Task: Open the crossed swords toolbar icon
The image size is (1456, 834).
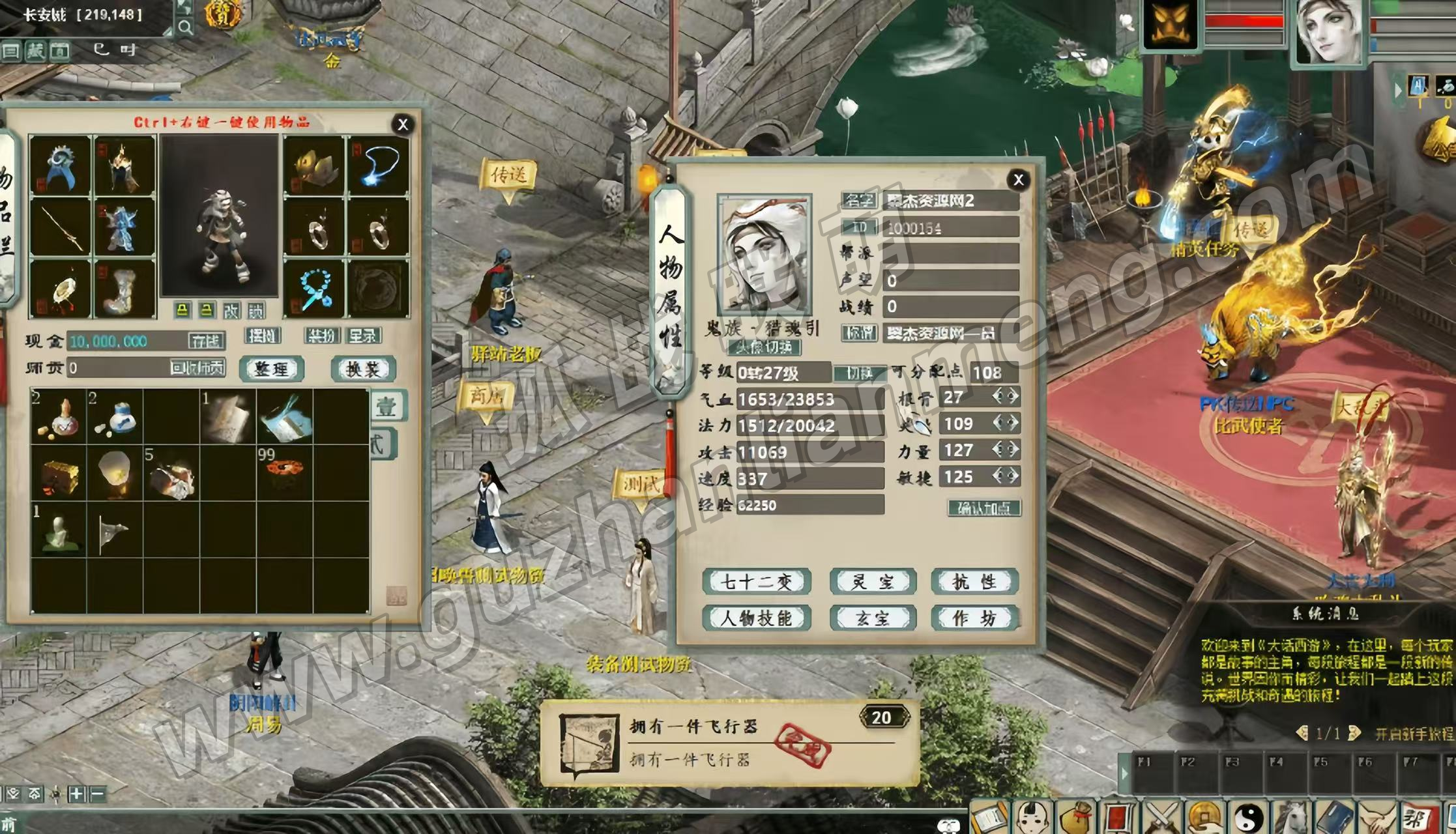Action: pyautogui.click(x=1161, y=818)
